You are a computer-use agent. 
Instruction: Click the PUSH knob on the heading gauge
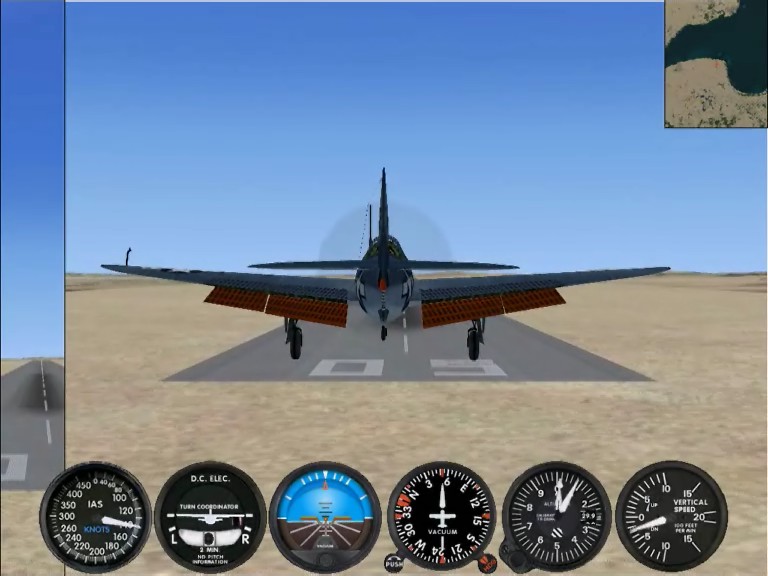394,564
